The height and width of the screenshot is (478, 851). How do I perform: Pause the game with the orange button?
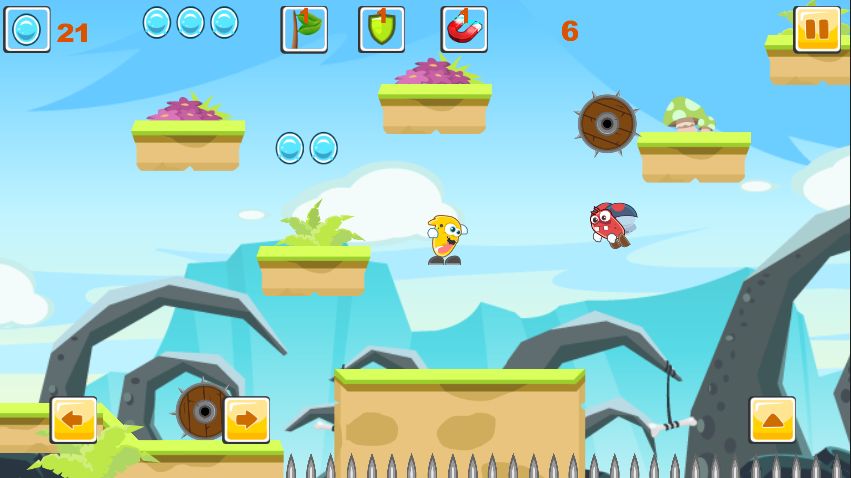tap(816, 29)
